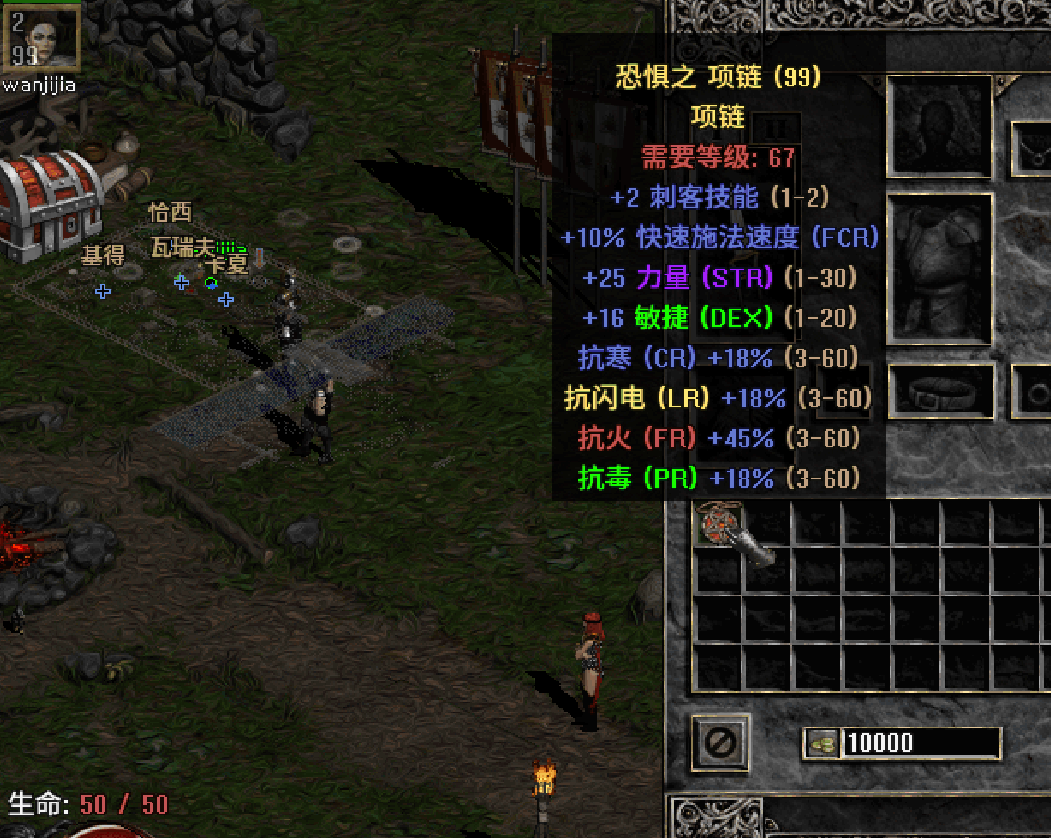Close the inventory with the circle-slash button
Screen dimensions: 1051x838
coord(720,742)
